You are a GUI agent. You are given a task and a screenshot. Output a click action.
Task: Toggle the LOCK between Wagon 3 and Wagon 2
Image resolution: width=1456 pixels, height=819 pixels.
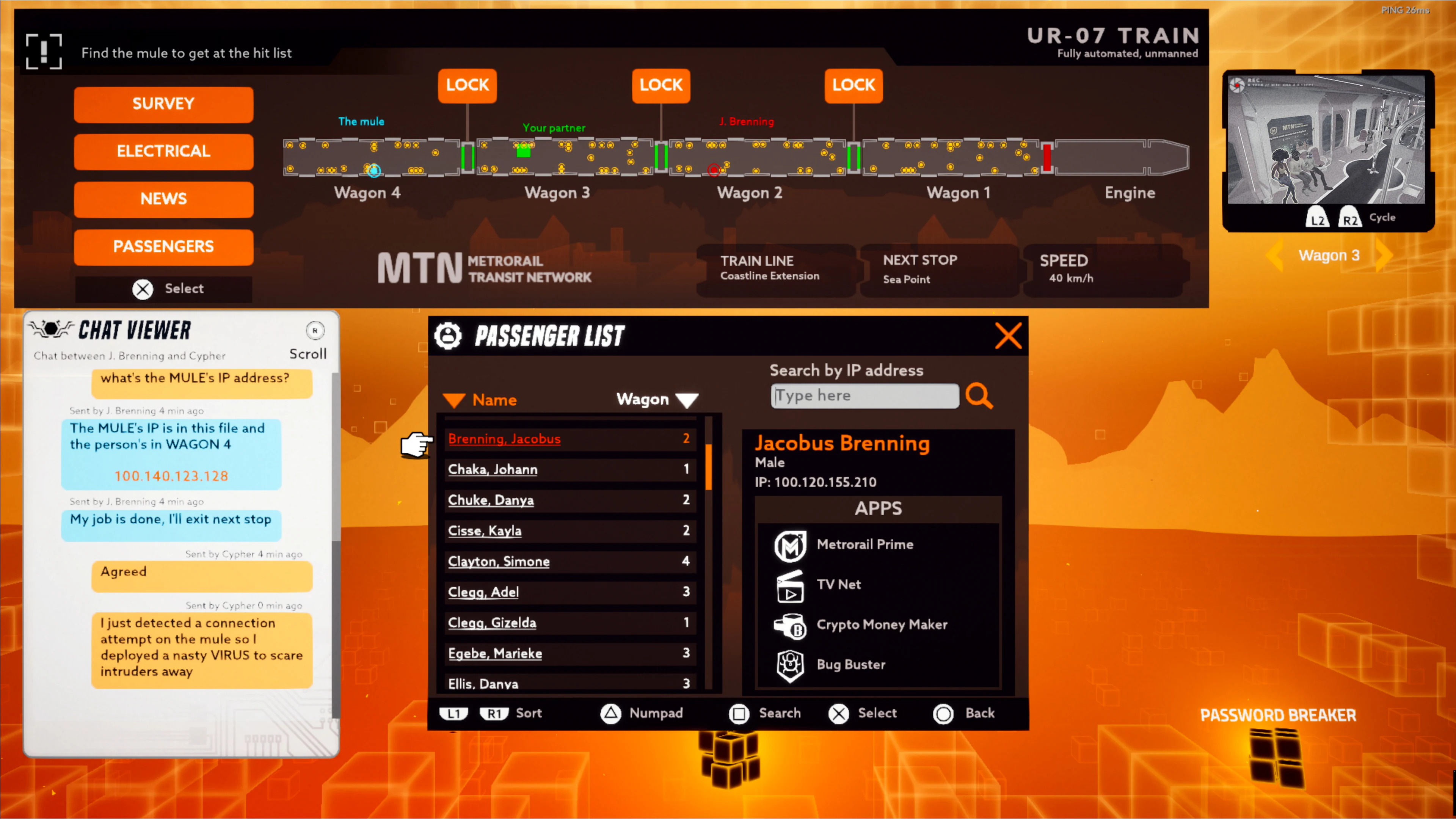[660, 85]
